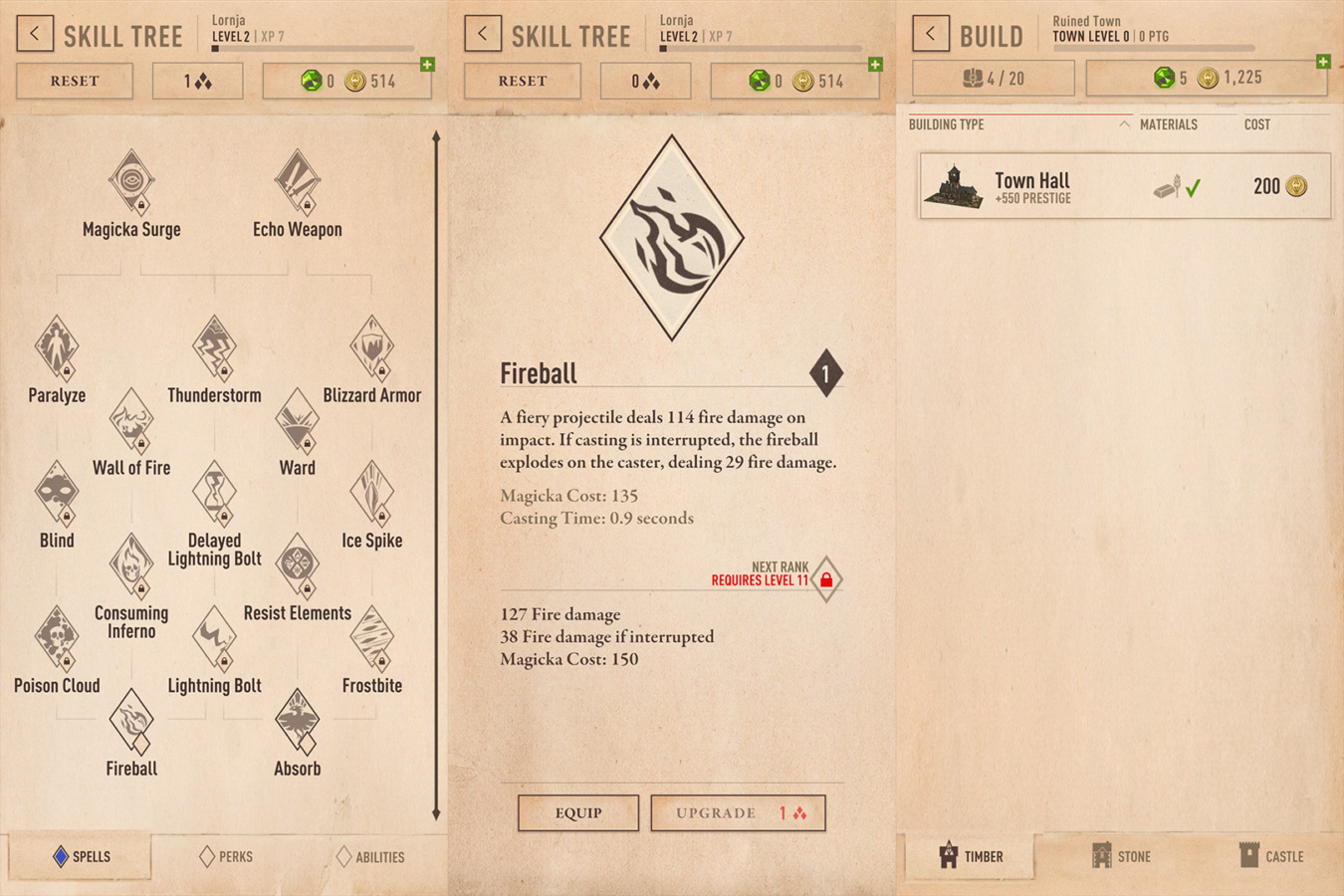
Task: Click the back arrow on the Build panel
Action: coord(930,33)
